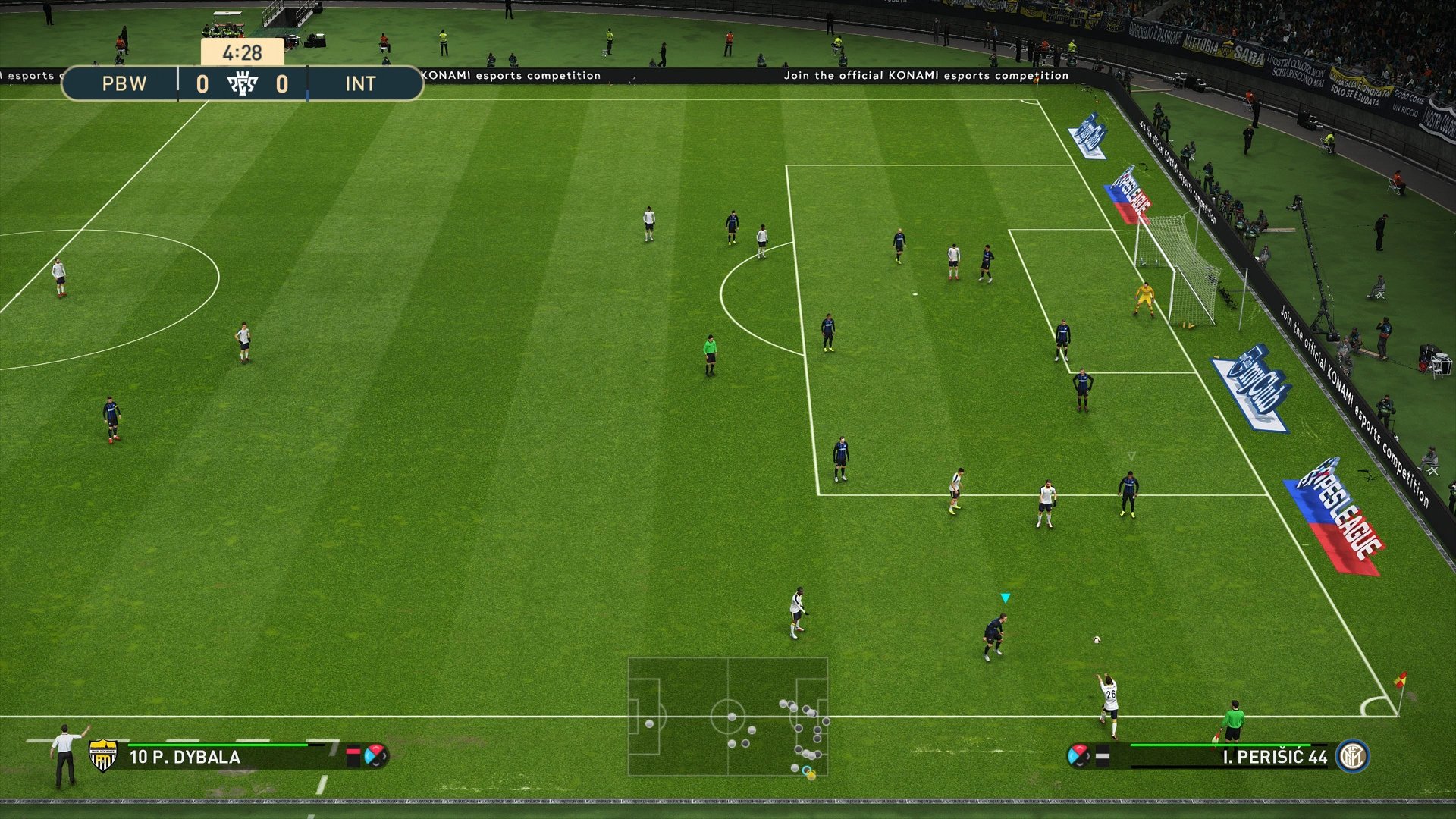Screen dimensions: 1456x819
Task: Select the PBW team crest next to Dybala
Action: pyautogui.click(x=103, y=756)
